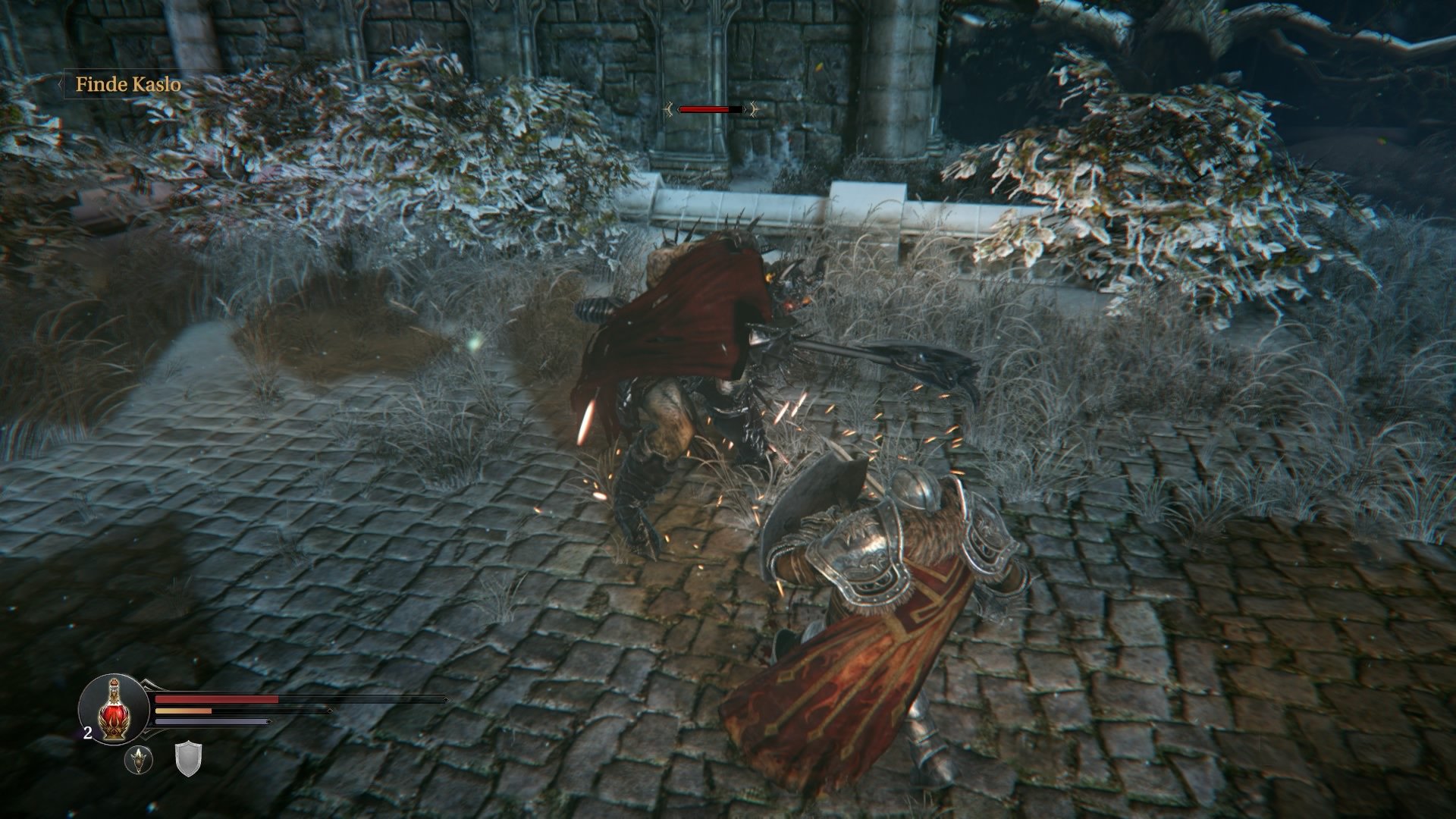The width and height of the screenshot is (1456, 819).
Task: Click the gauntlet ability icon
Action: point(140,761)
